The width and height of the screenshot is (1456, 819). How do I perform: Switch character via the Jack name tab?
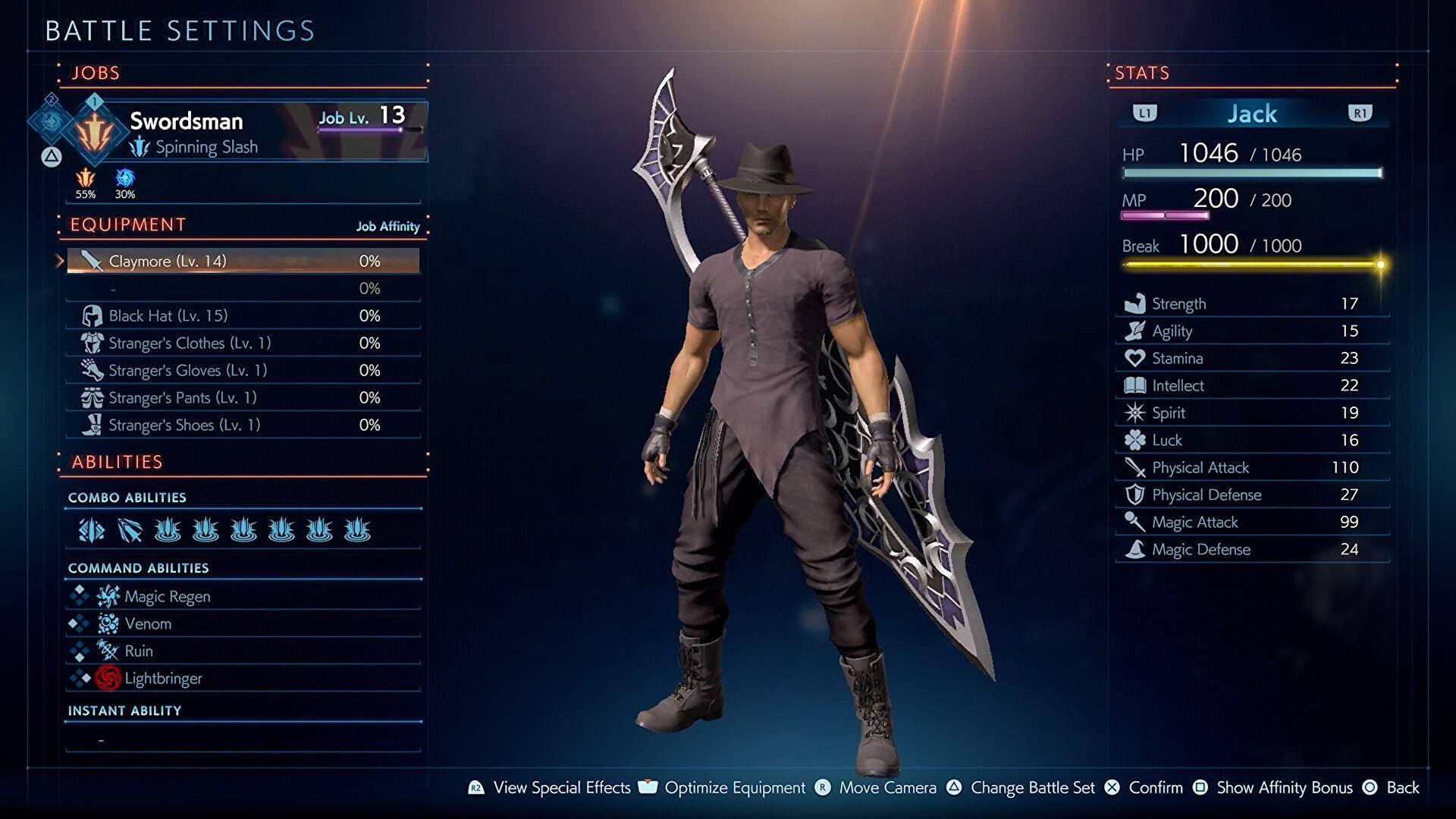coord(1252,114)
